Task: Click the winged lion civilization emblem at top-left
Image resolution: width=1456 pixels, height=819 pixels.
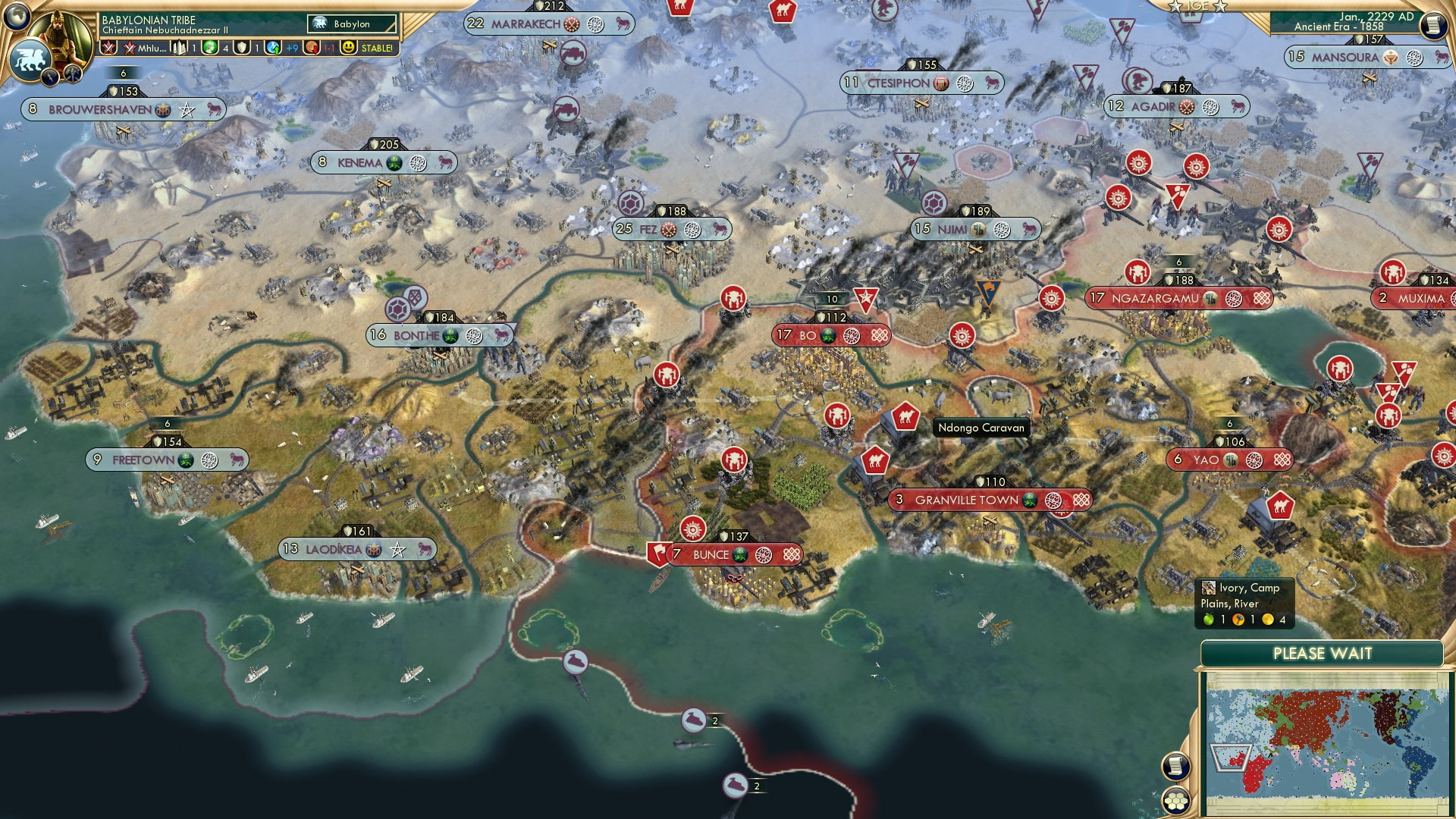Action: (30, 58)
